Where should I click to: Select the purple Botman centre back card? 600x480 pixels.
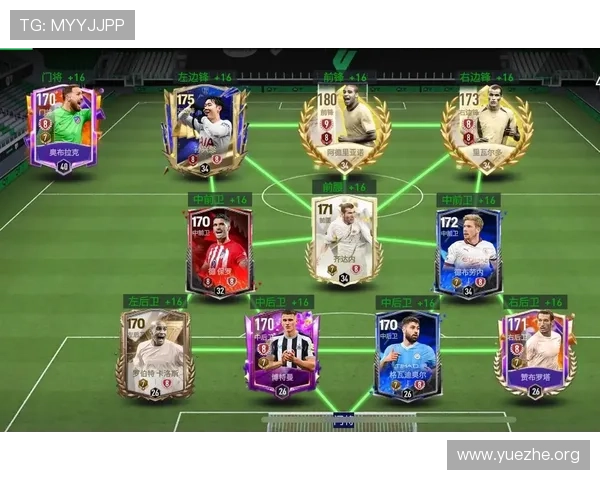pos(281,353)
